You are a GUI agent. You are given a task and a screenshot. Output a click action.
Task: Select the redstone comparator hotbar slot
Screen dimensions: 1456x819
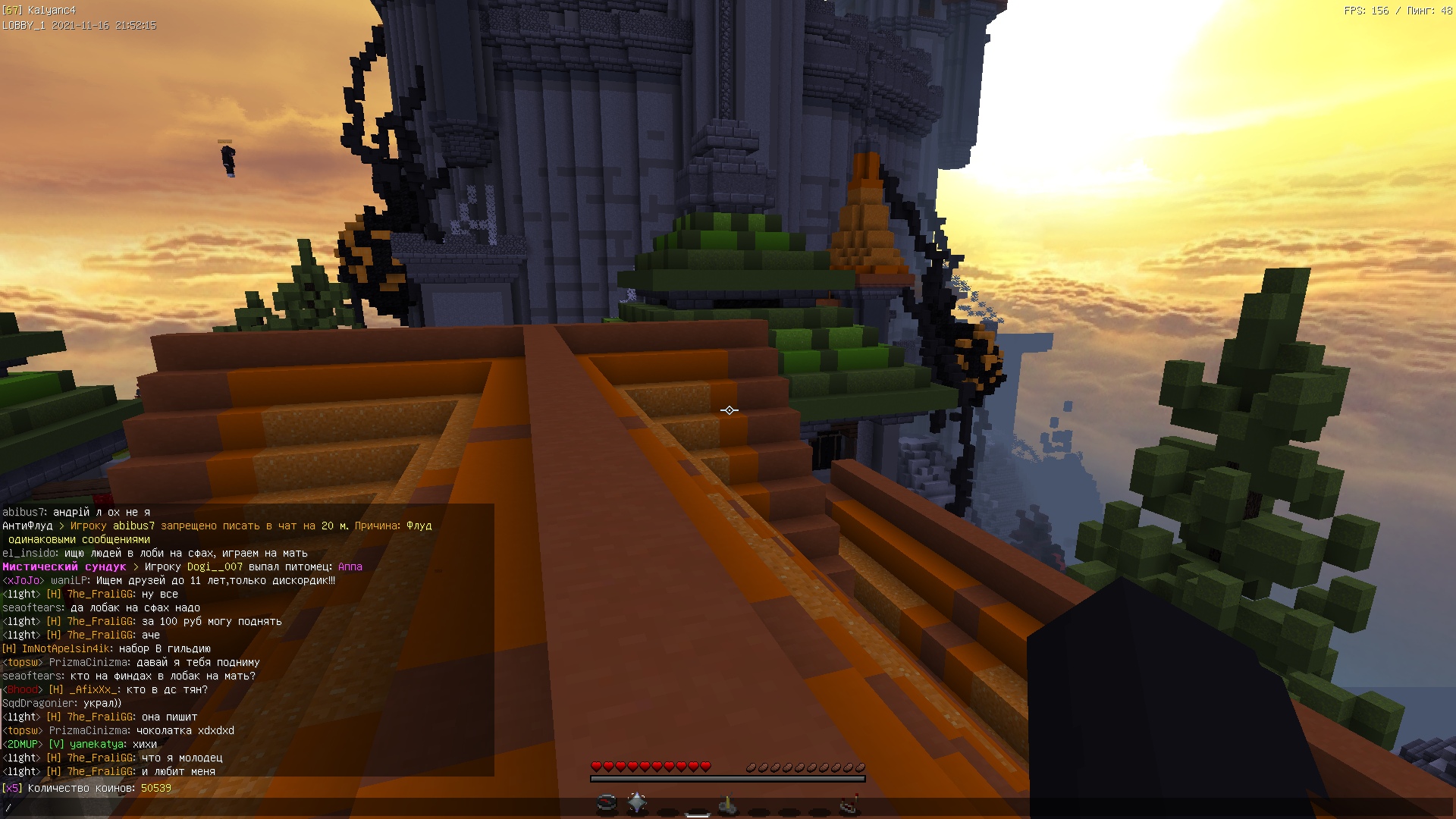(849, 804)
